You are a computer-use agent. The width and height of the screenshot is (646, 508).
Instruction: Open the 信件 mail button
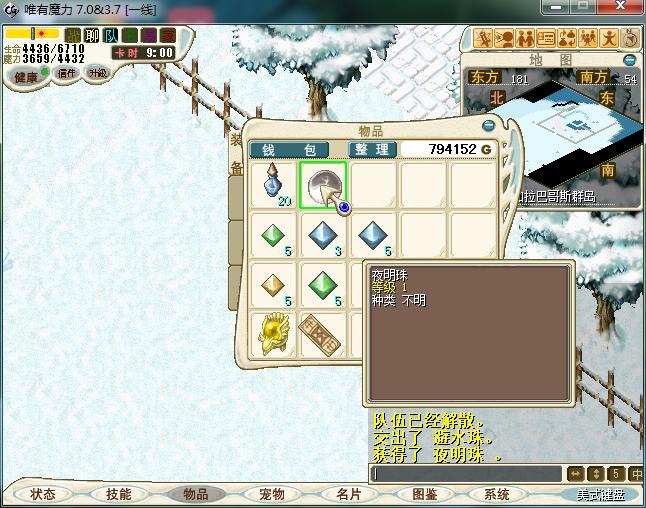tap(67, 73)
